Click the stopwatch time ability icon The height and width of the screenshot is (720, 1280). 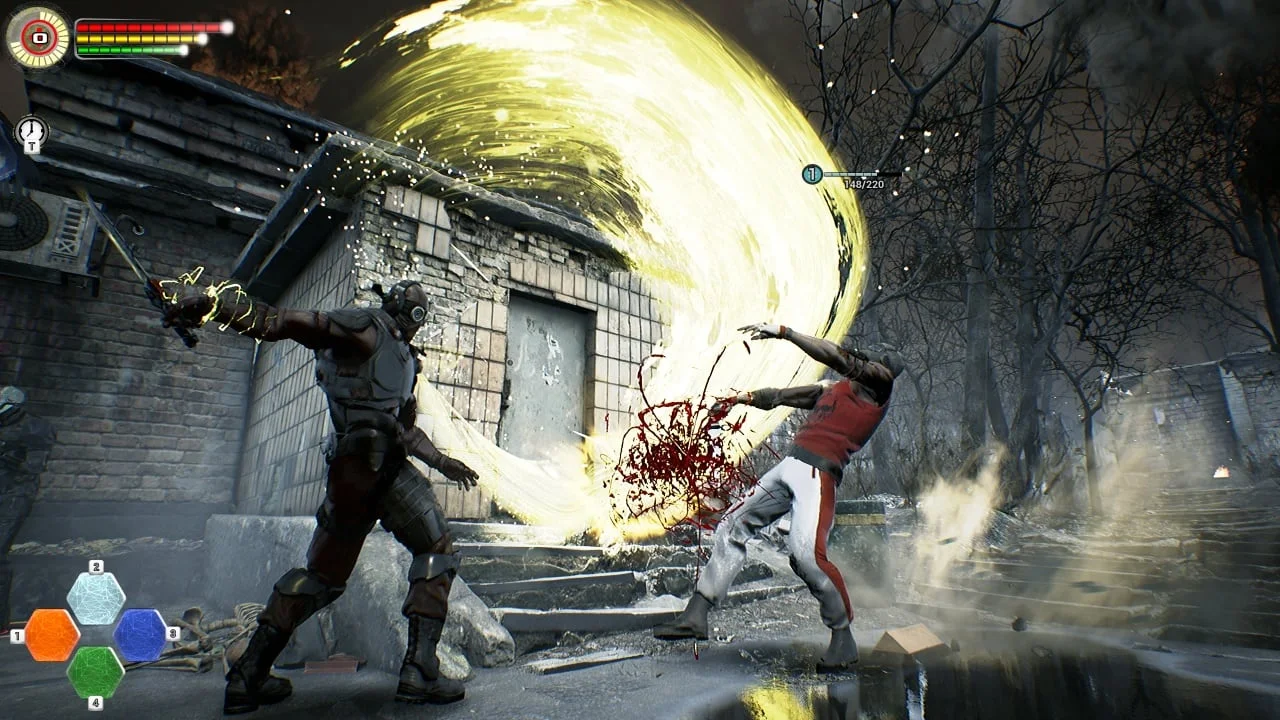31,130
